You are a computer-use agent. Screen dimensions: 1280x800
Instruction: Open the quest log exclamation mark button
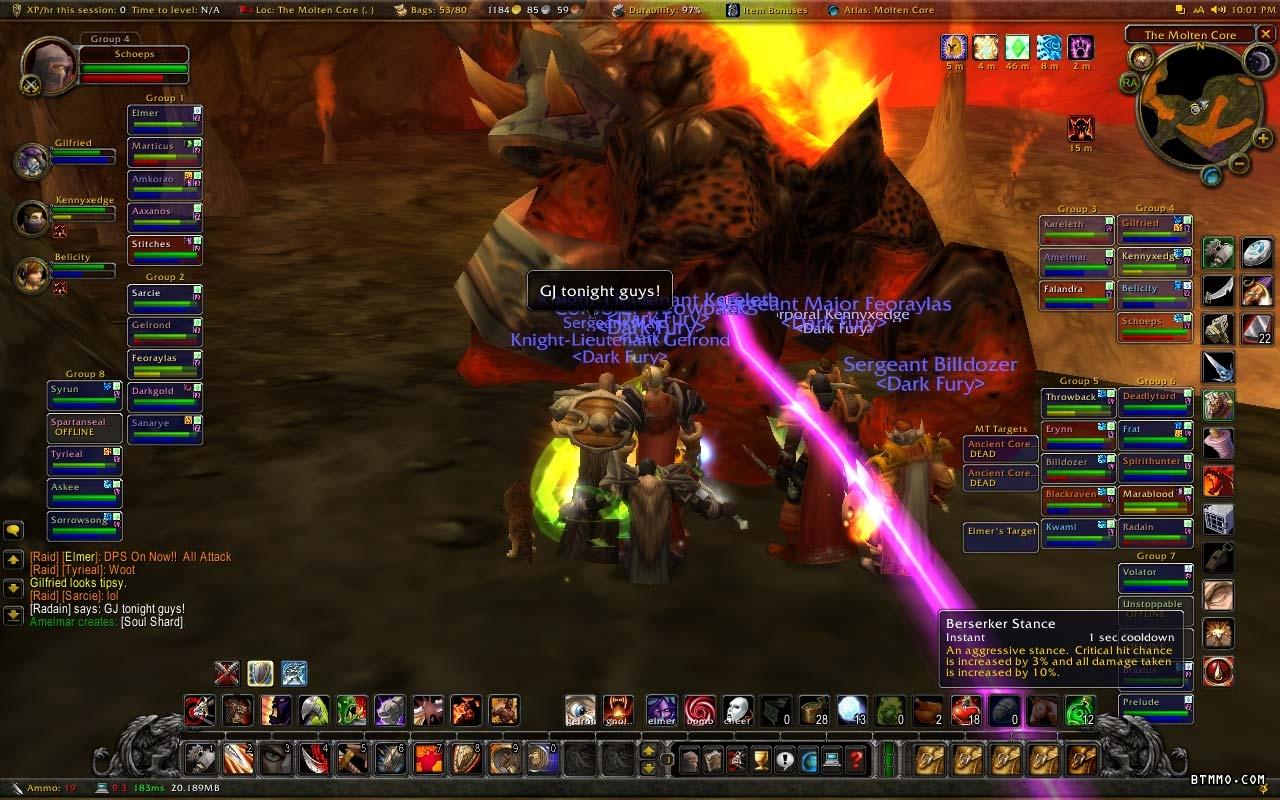[785, 760]
